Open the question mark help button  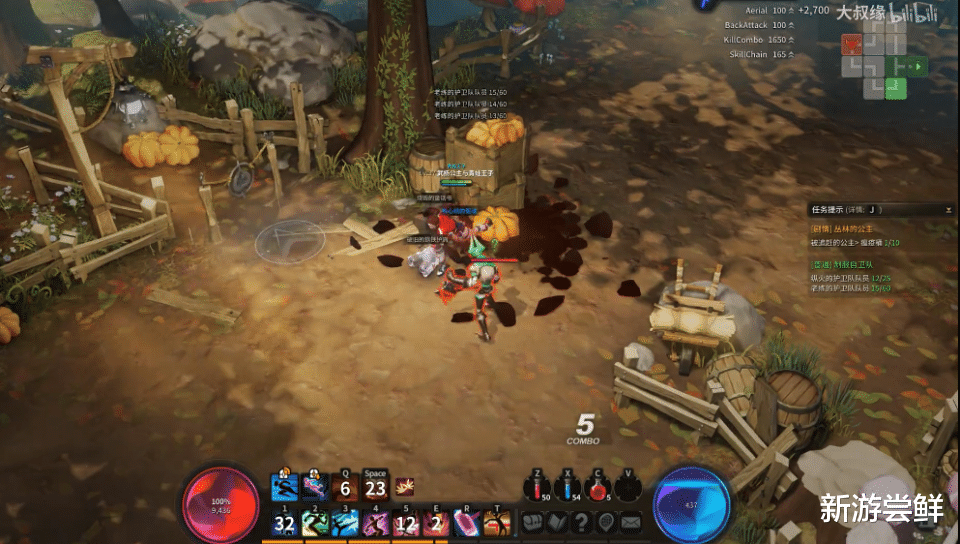click(580, 522)
